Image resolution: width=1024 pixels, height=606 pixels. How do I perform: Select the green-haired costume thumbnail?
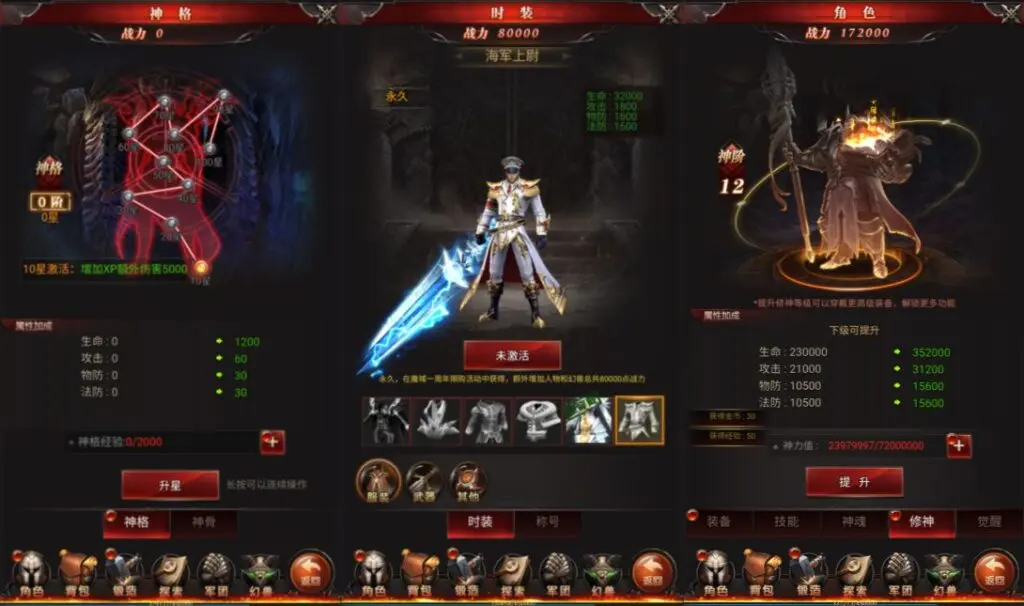coord(588,421)
